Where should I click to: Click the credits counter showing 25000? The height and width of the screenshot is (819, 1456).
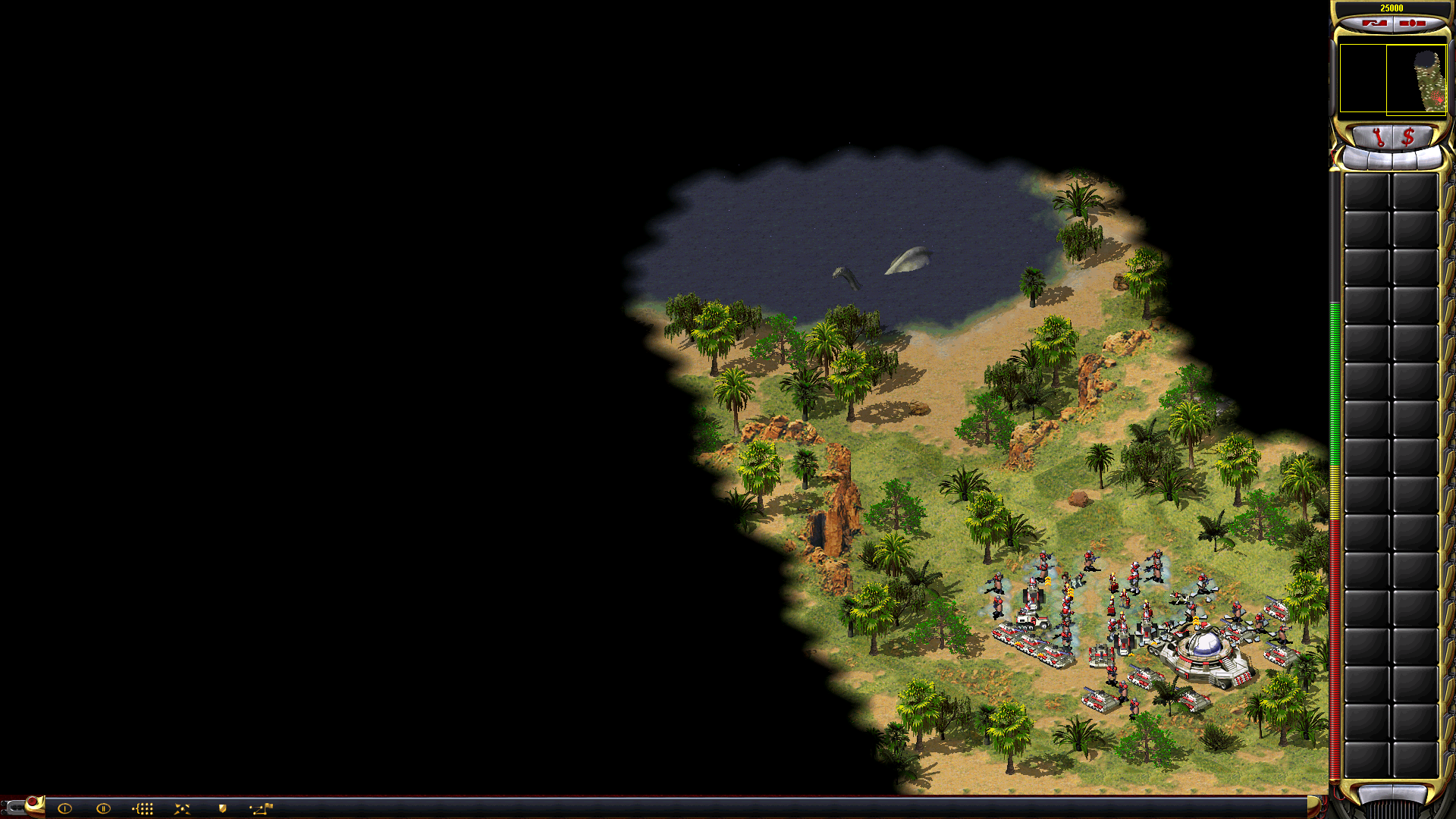point(1392,7)
